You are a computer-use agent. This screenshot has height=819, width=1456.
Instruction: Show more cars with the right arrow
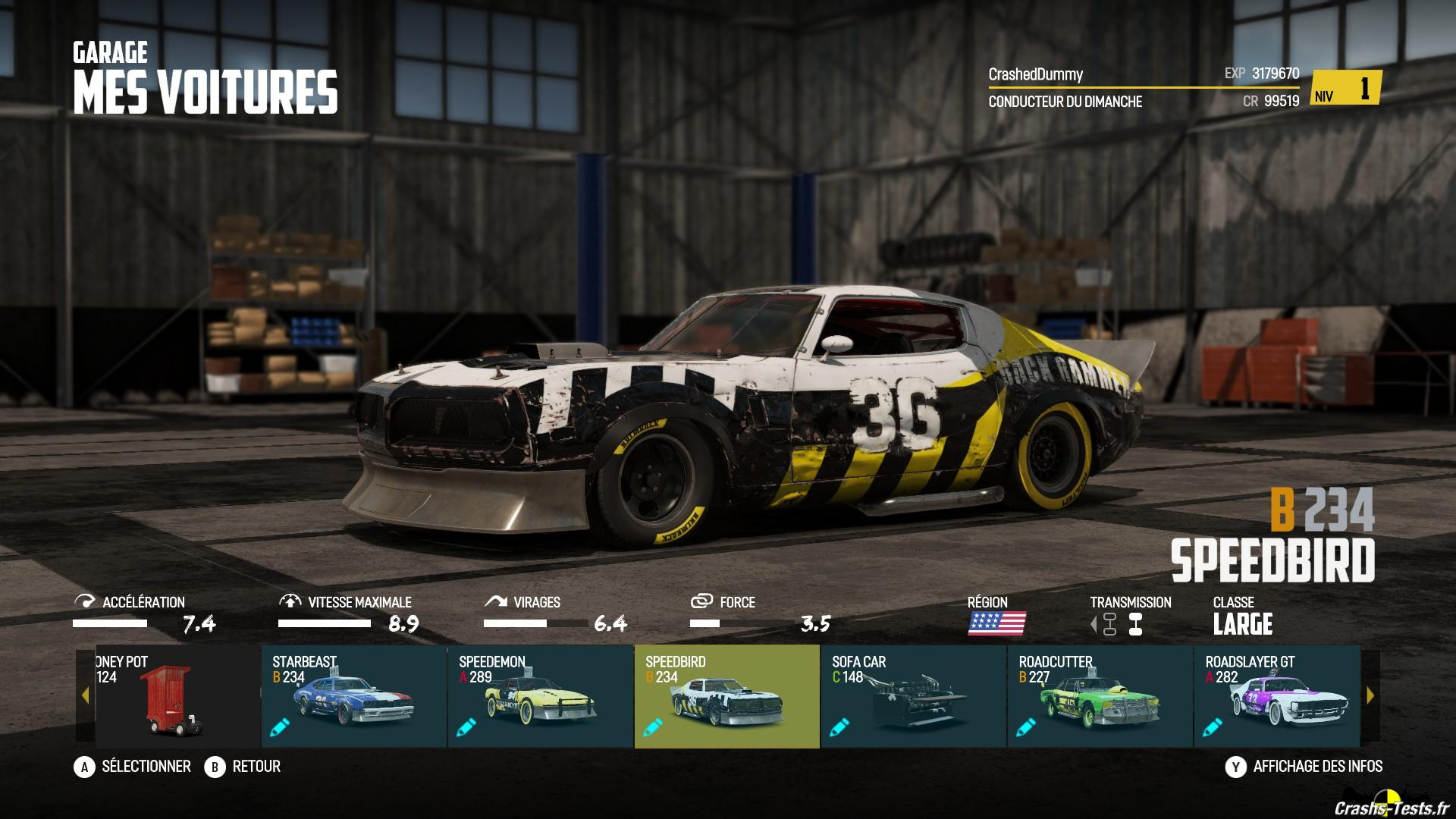point(1370,695)
